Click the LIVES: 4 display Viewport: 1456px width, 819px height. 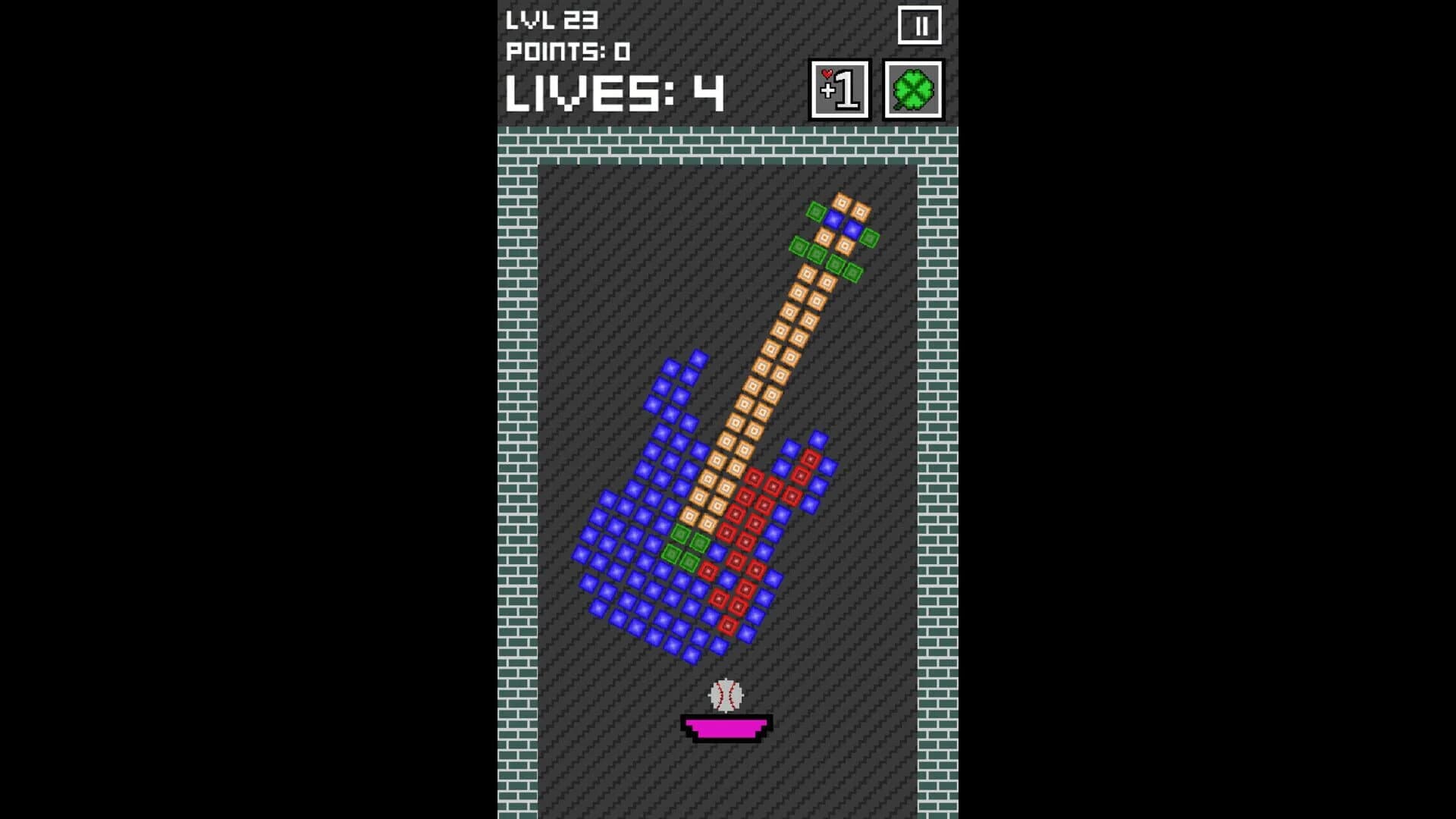[x=616, y=93]
